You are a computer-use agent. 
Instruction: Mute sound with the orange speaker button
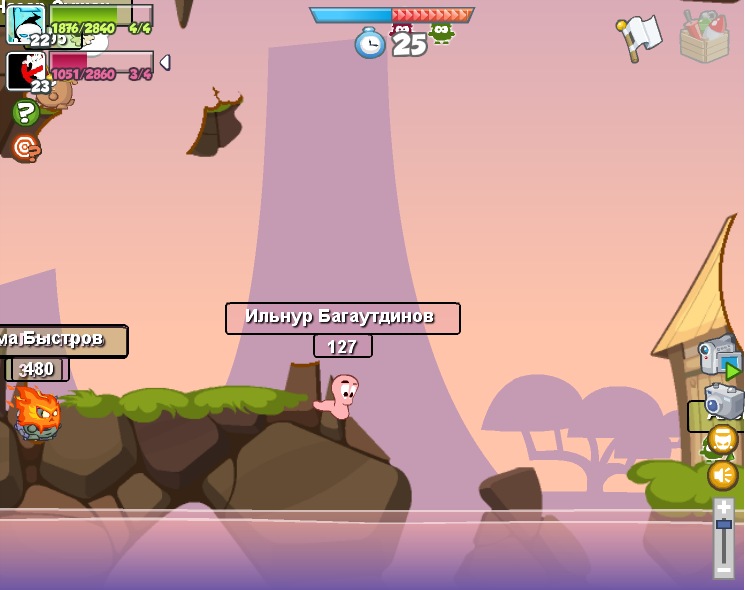pyautogui.click(x=722, y=474)
